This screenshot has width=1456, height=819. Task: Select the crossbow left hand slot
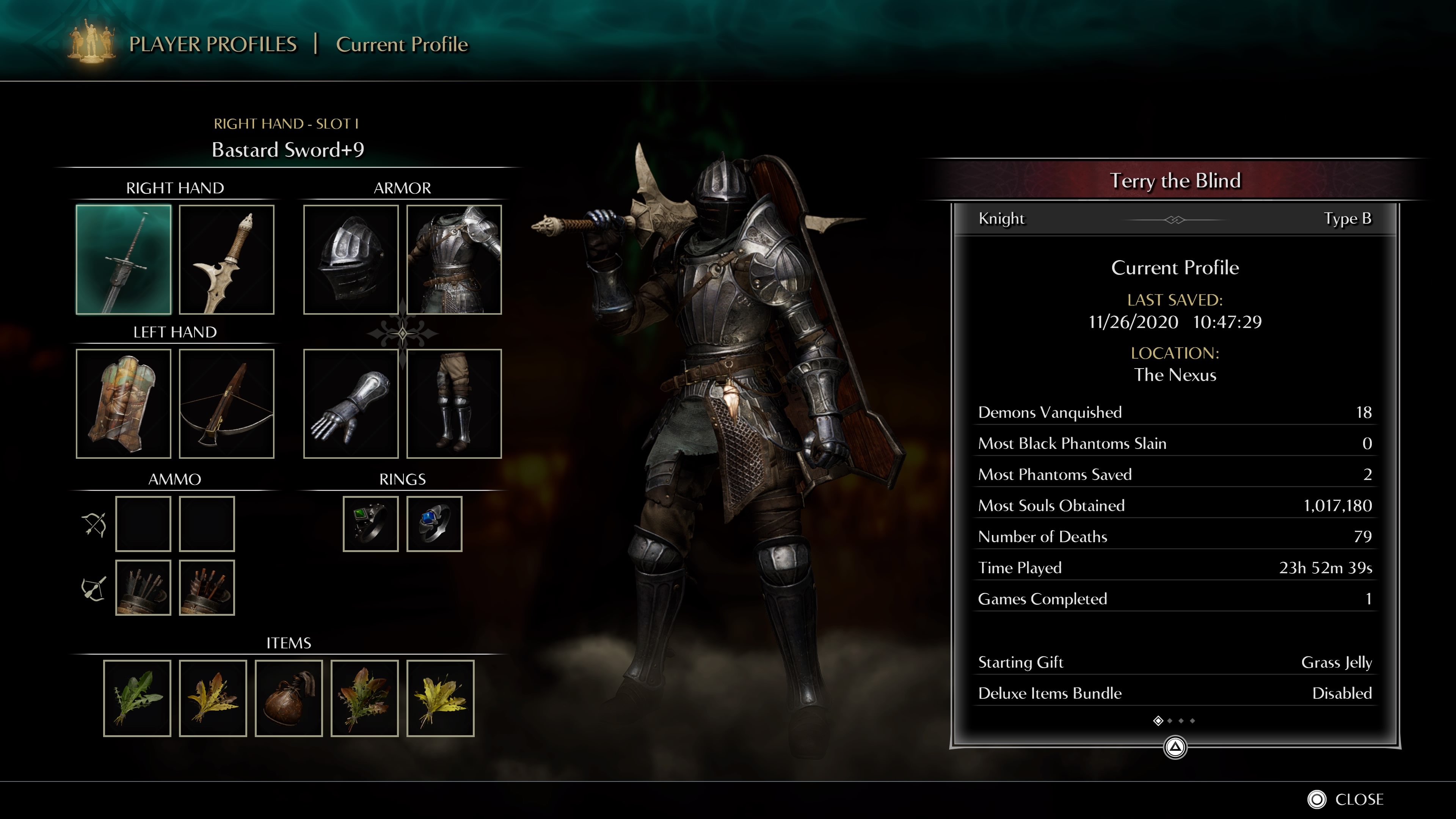pos(227,403)
